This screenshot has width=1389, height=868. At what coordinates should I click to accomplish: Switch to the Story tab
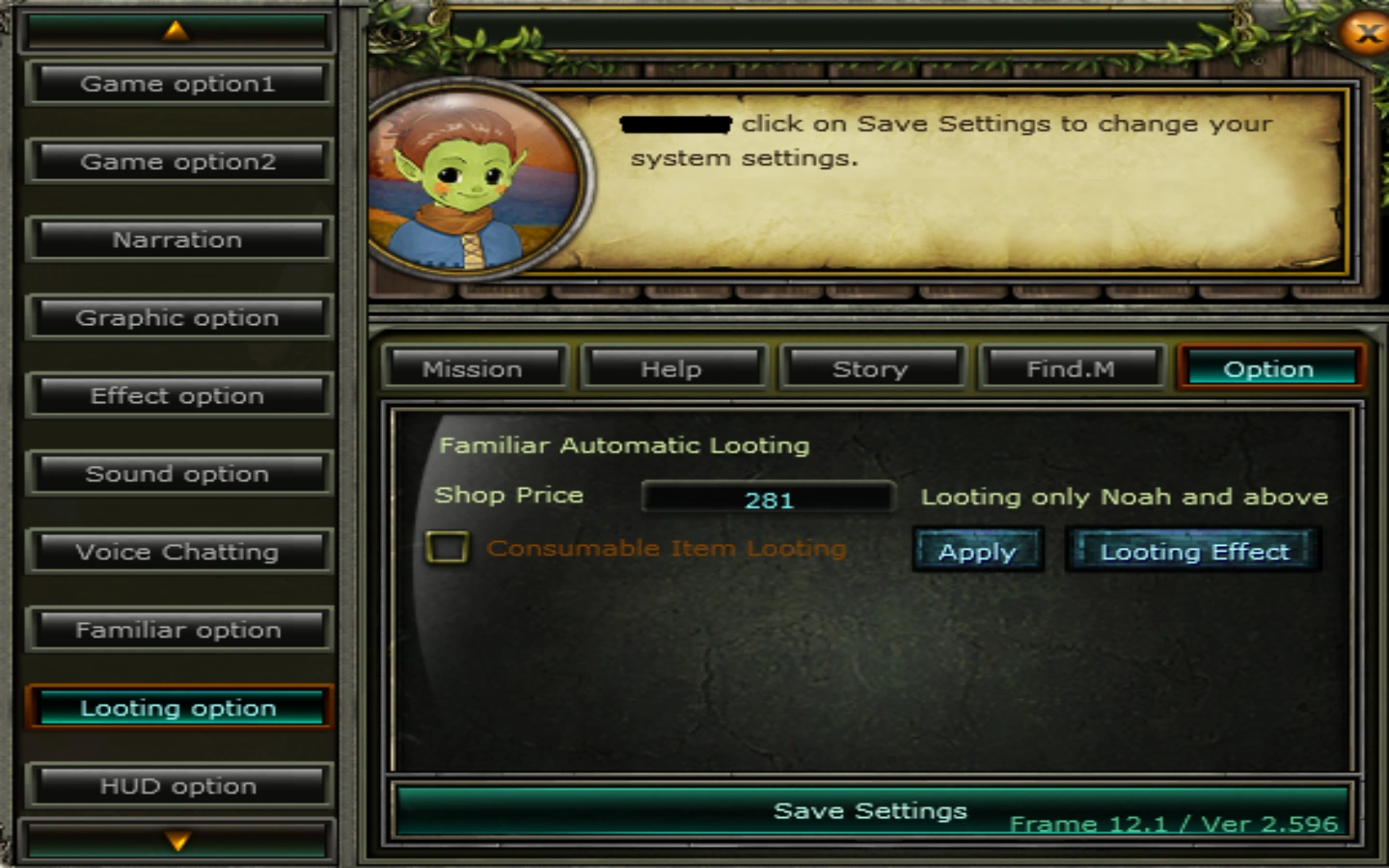pyautogui.click(x=871, y=367)
